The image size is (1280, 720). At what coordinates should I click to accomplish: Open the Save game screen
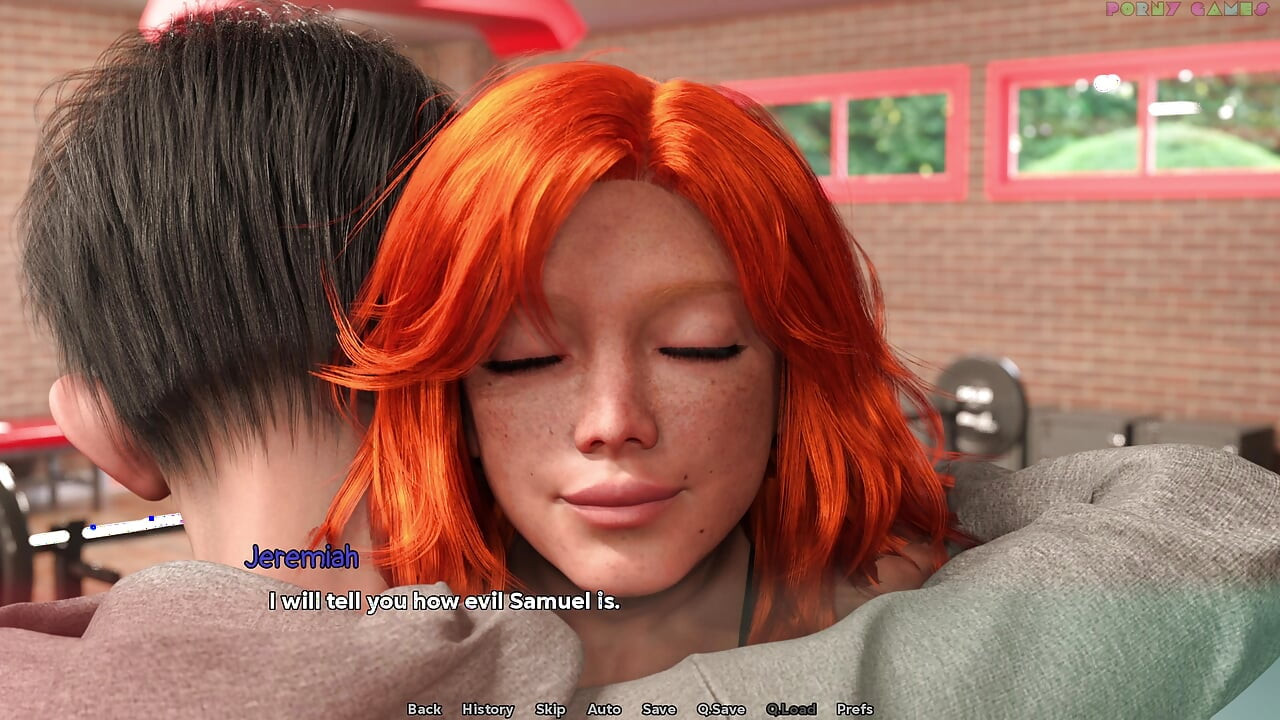coord(658,709)
